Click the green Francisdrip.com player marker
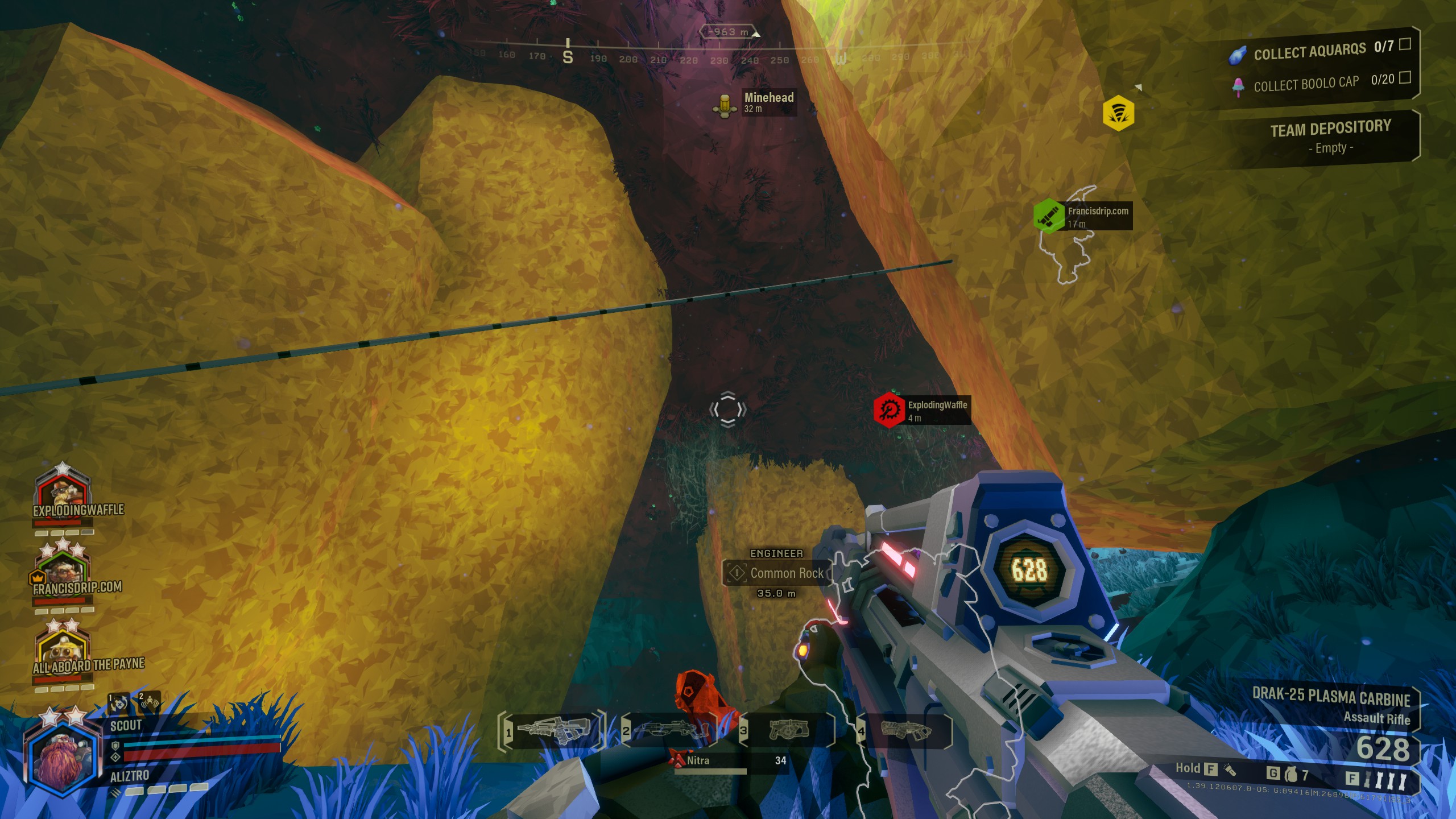 pyautogui.click(x=1049, y=216)
